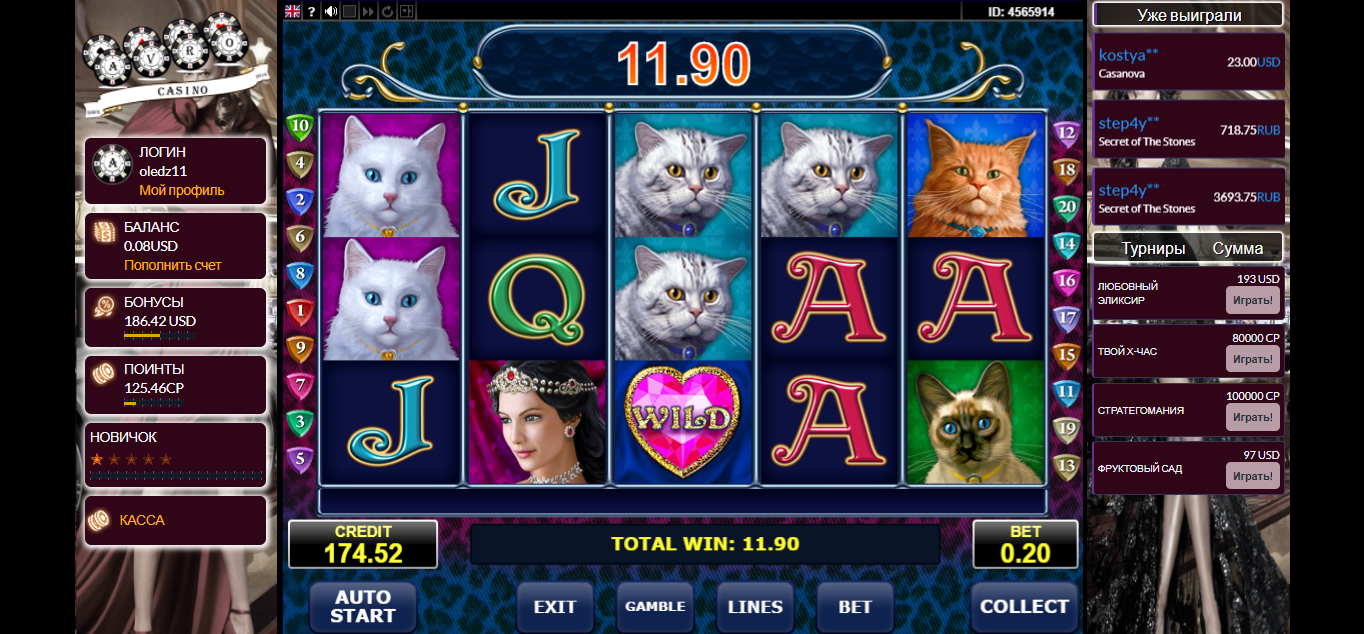Open the Касса cashier panel
The width and height of the screenshot is (1364, 634).
coord(141,520)
